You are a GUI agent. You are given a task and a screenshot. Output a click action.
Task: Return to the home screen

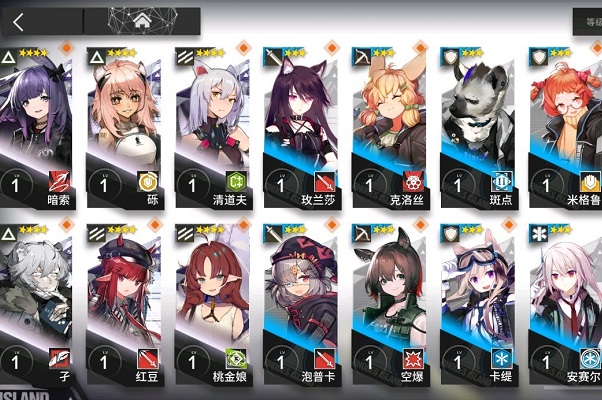tap(142, 20)
